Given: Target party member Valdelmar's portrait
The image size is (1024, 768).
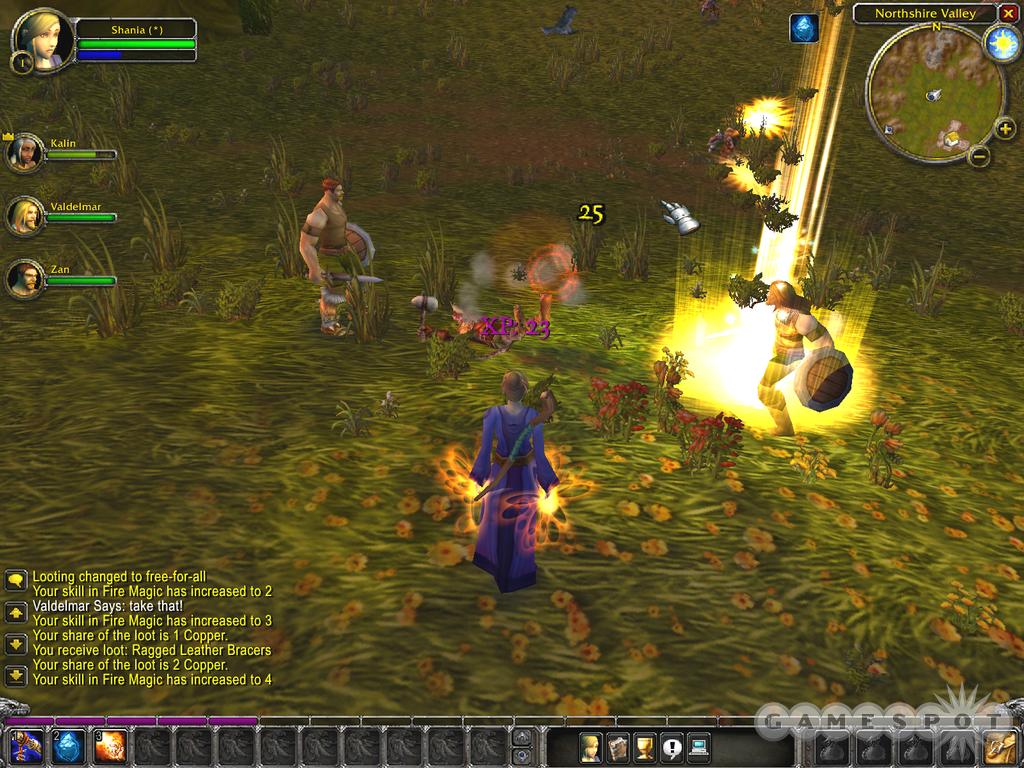Looking at the screenshot, I should (25, 215).
